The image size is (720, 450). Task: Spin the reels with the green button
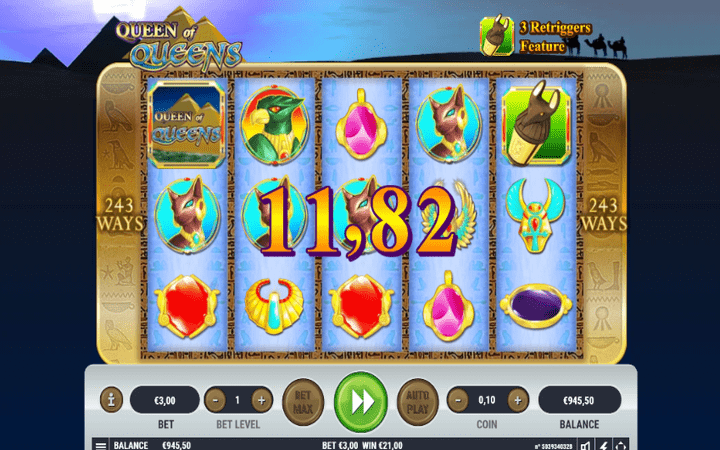click(x=359, y=400)
